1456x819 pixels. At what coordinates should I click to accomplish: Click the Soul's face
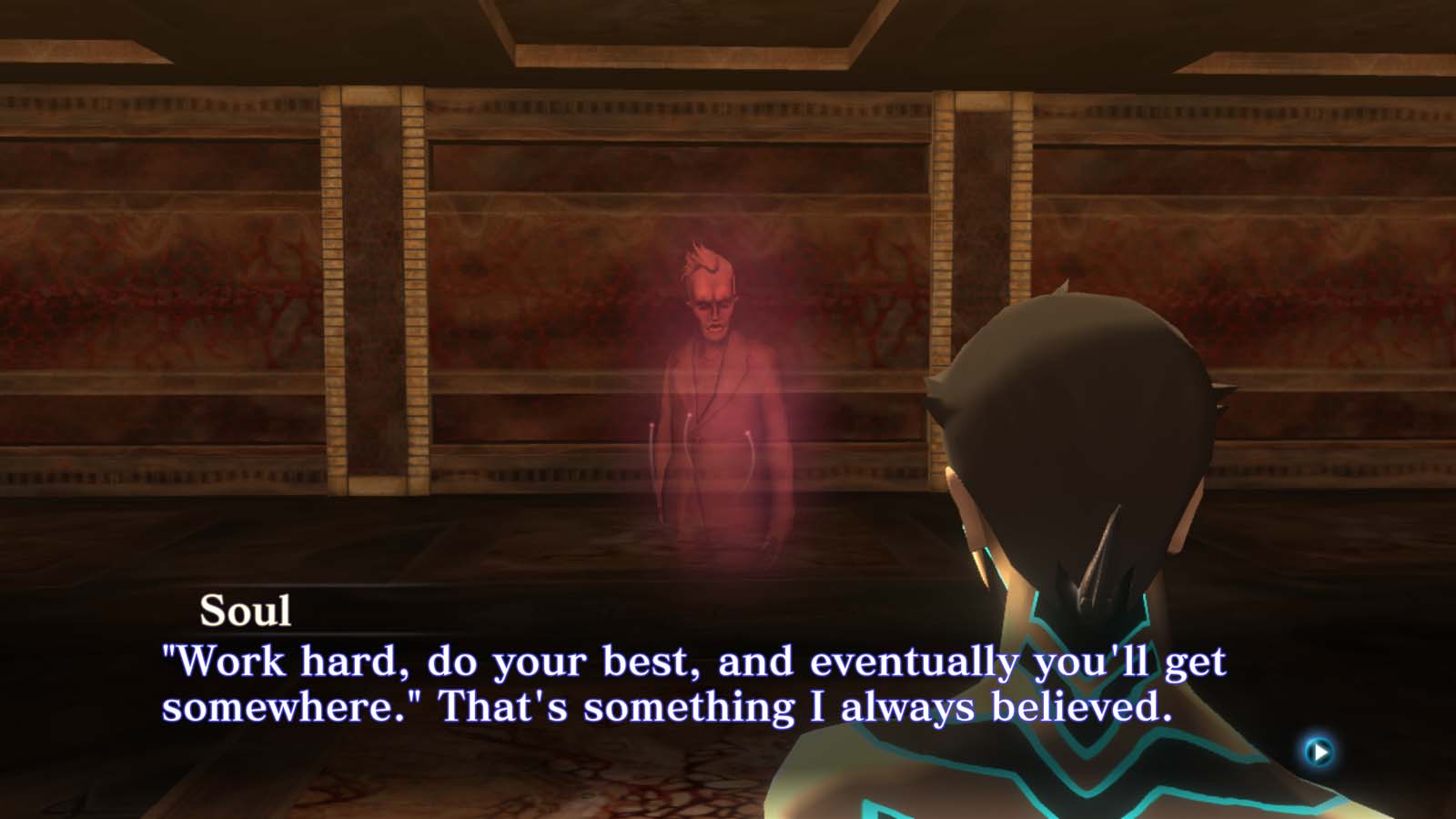click(713, 305)
